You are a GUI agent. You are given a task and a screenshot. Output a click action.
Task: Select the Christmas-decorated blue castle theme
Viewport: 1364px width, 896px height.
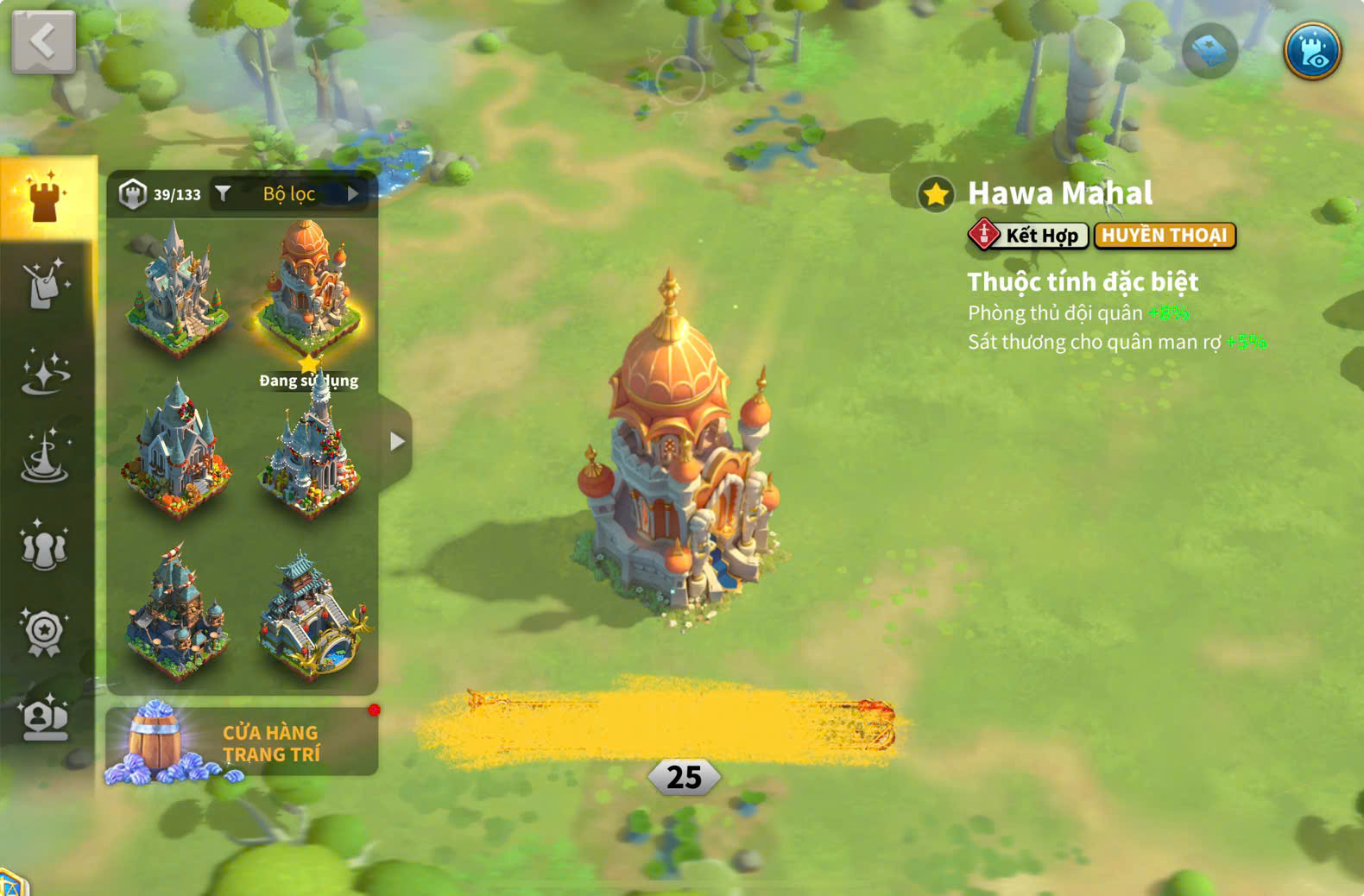click(176, 451)
